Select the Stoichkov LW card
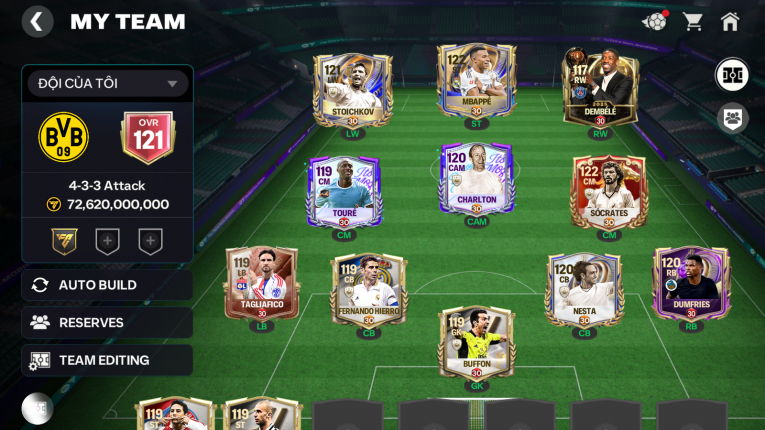The image size is (765, 430). point(352,88)
